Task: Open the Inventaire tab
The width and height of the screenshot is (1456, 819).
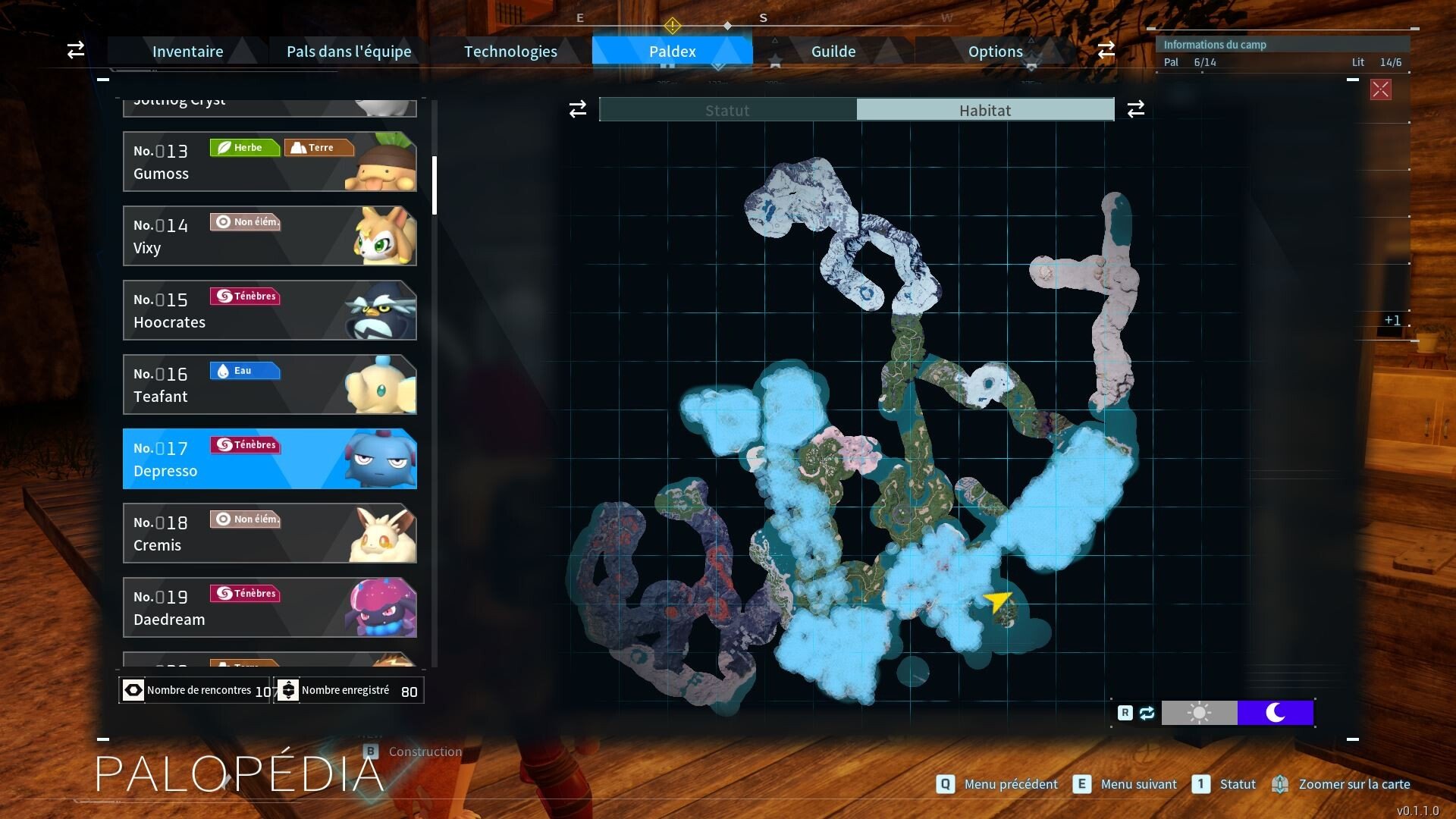Action: (187, 52)
